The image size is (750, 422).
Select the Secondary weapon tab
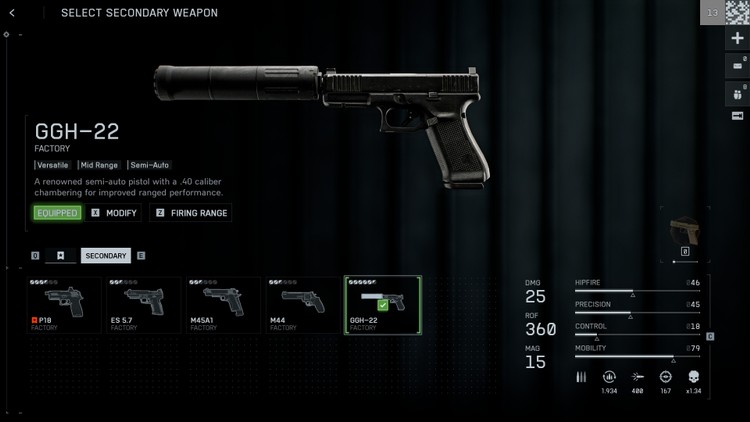pyautogui.click(x=105, y=256)
